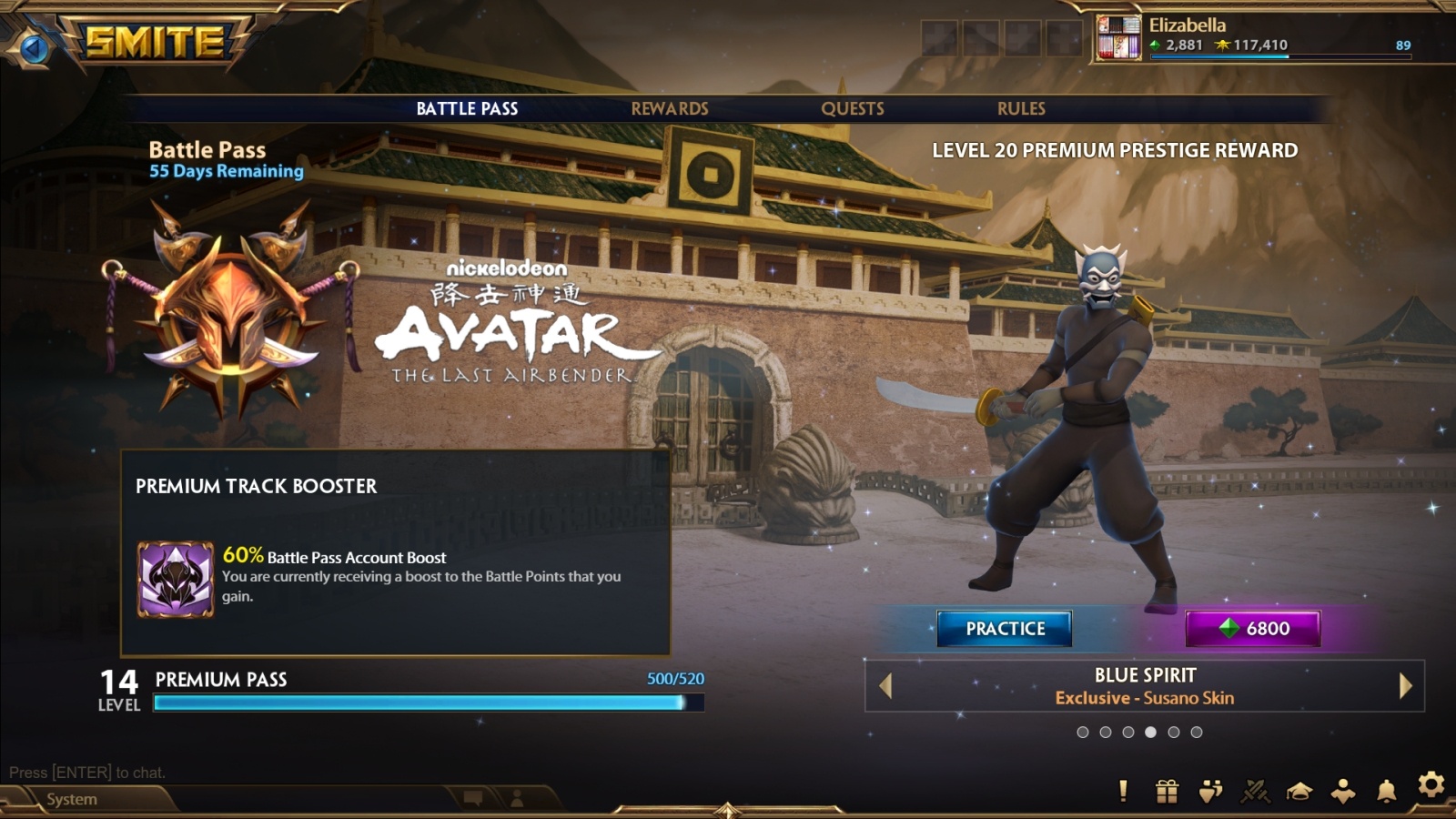Click the Practice button for Blue Spirit
This screenshot has height=819, width=1456.
[x=1005, y=629]
